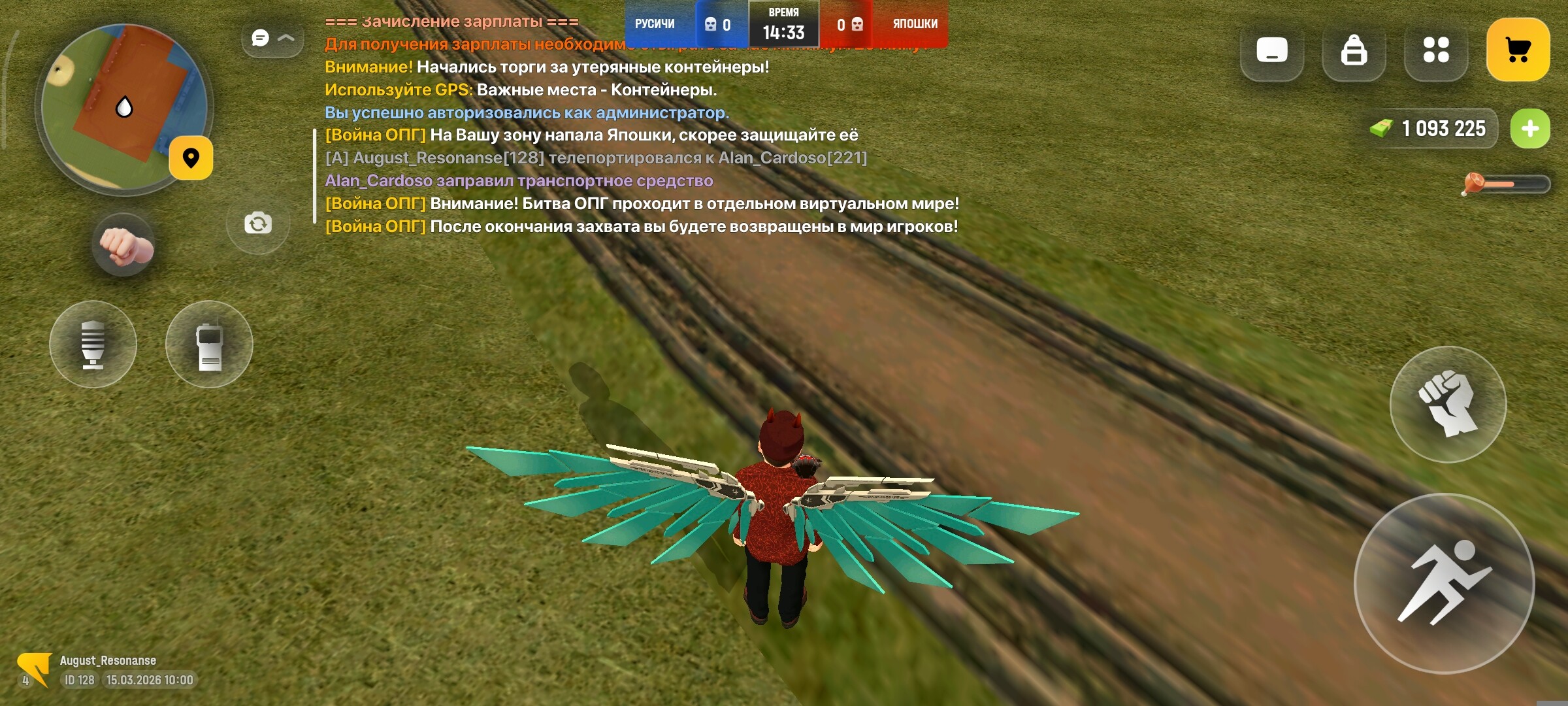The height and width of the screenshot is (706, 1568).
Task: Select the fist weapon slot
Action: (x=124, y=246)
